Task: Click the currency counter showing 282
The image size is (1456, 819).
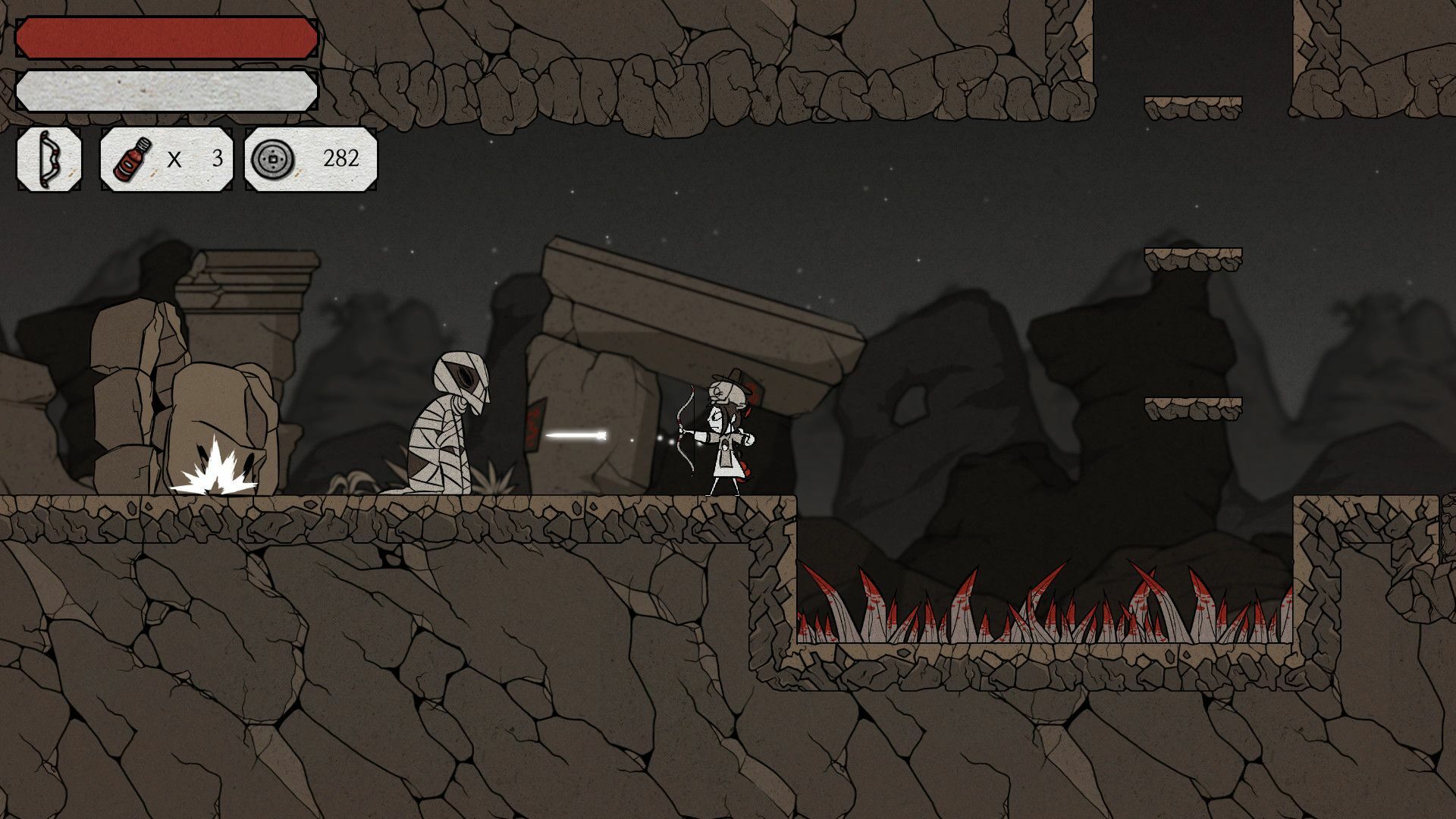Action: (x=343, y=160)
